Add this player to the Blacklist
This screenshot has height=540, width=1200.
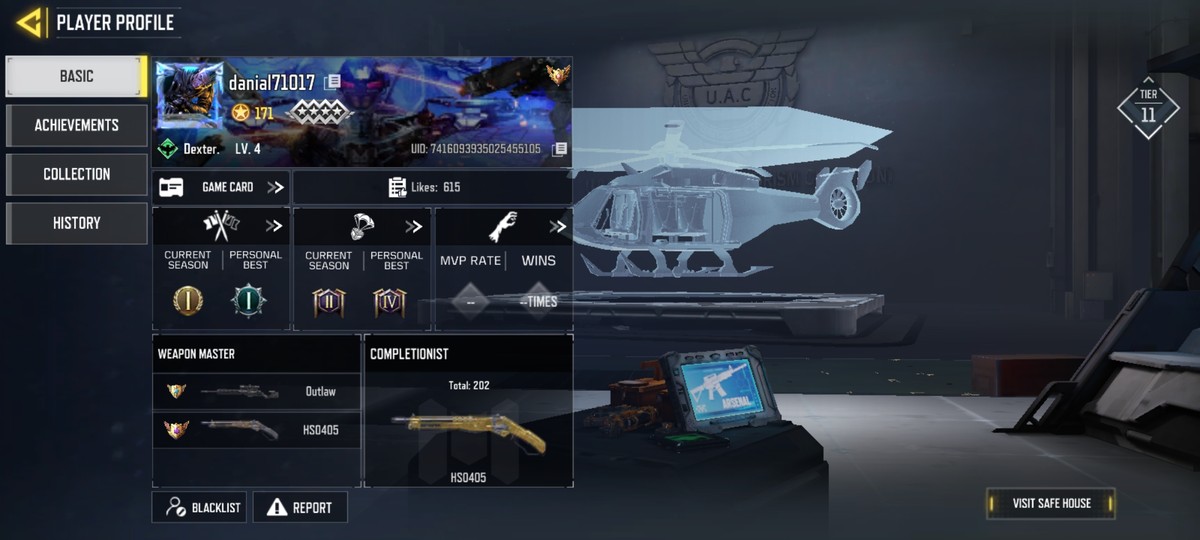199,507
